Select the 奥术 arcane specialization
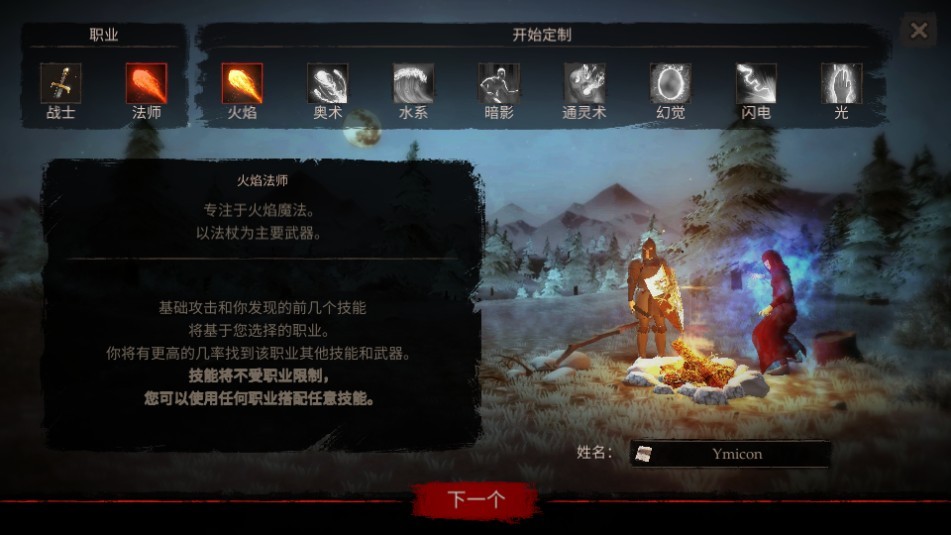This screenshot has height=535, width=951. [328, 84]
